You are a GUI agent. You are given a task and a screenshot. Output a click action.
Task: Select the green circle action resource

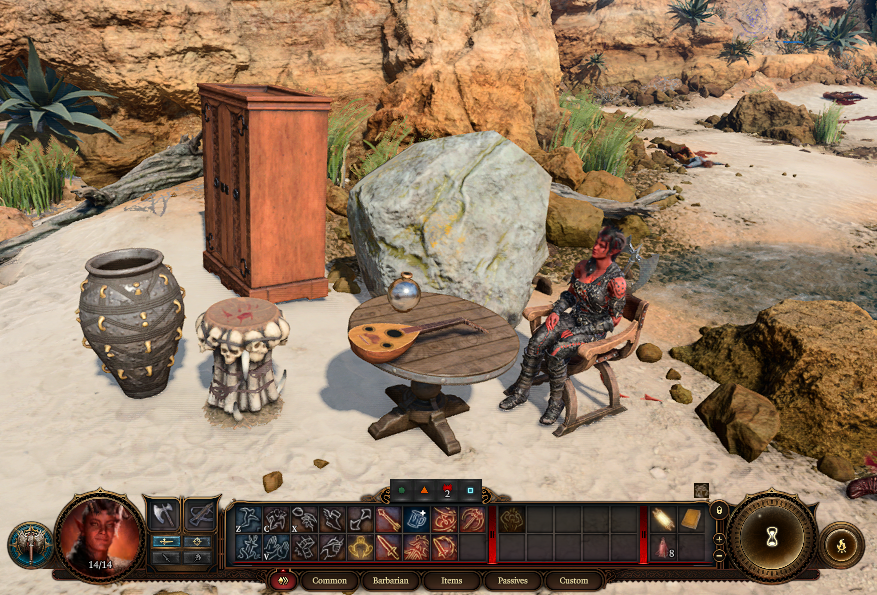pos(400,491)
